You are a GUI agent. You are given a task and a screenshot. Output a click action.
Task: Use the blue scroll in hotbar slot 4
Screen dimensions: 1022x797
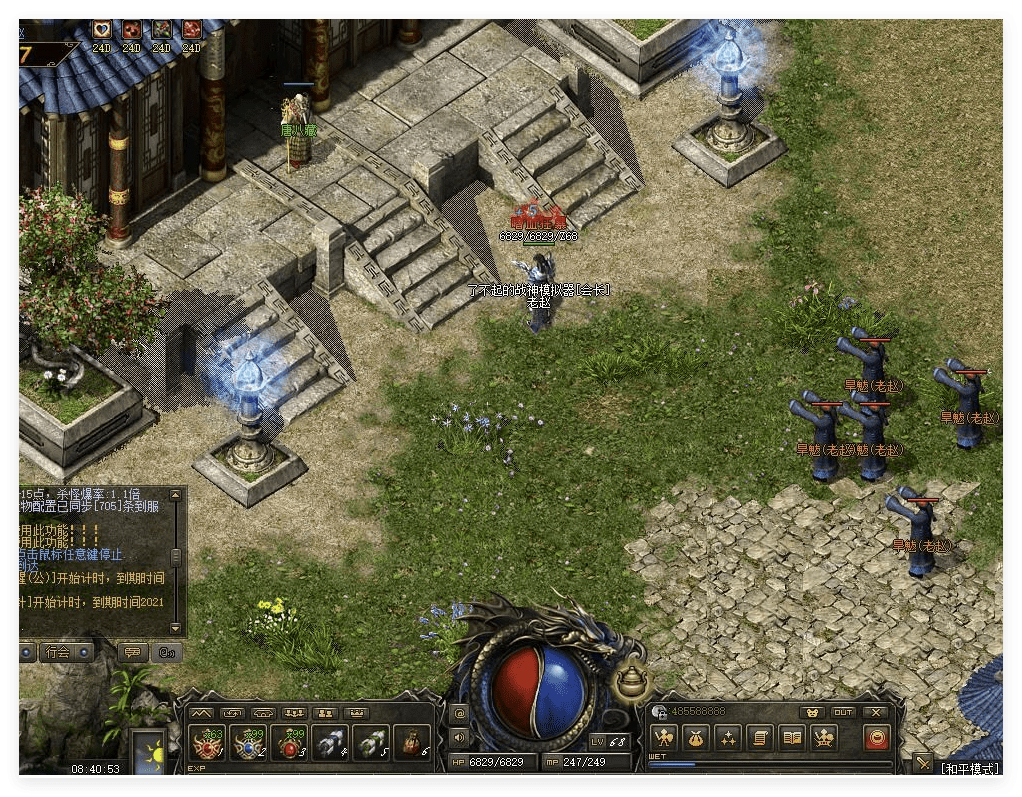[x=330, y=743]
